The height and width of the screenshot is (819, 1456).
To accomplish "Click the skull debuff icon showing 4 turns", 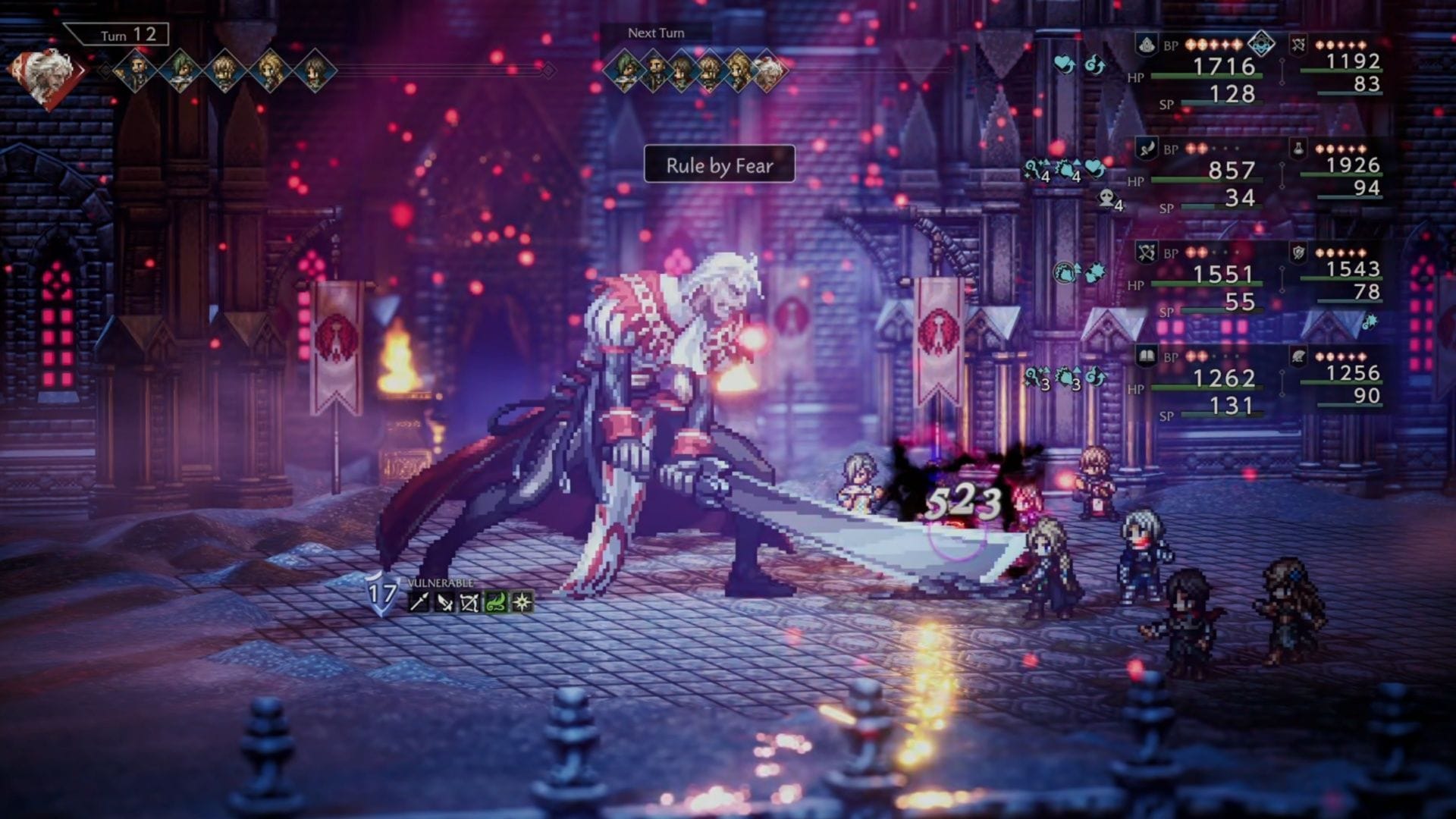I will pos(1107,199).
